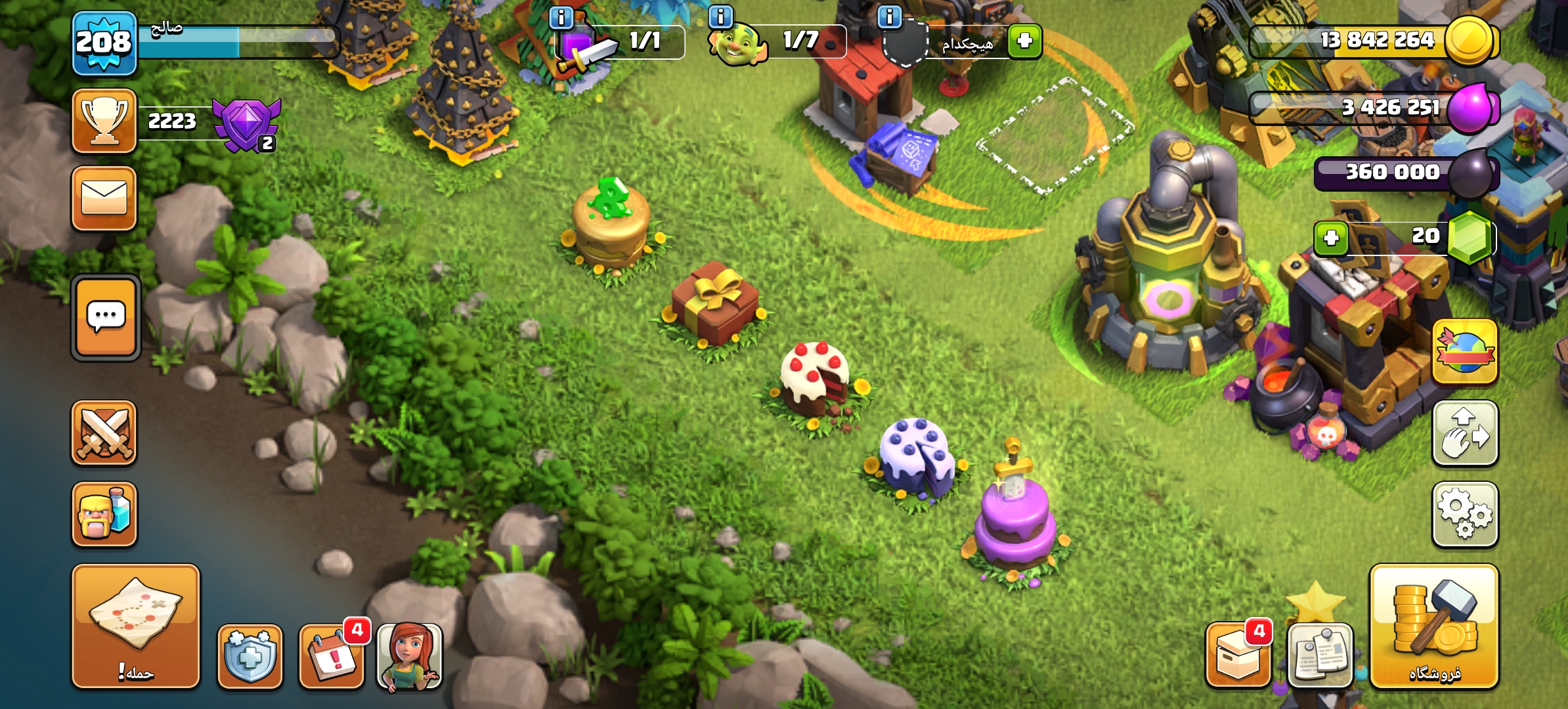
Task: Open the events calendar with badge
Action: pos(332,656)
